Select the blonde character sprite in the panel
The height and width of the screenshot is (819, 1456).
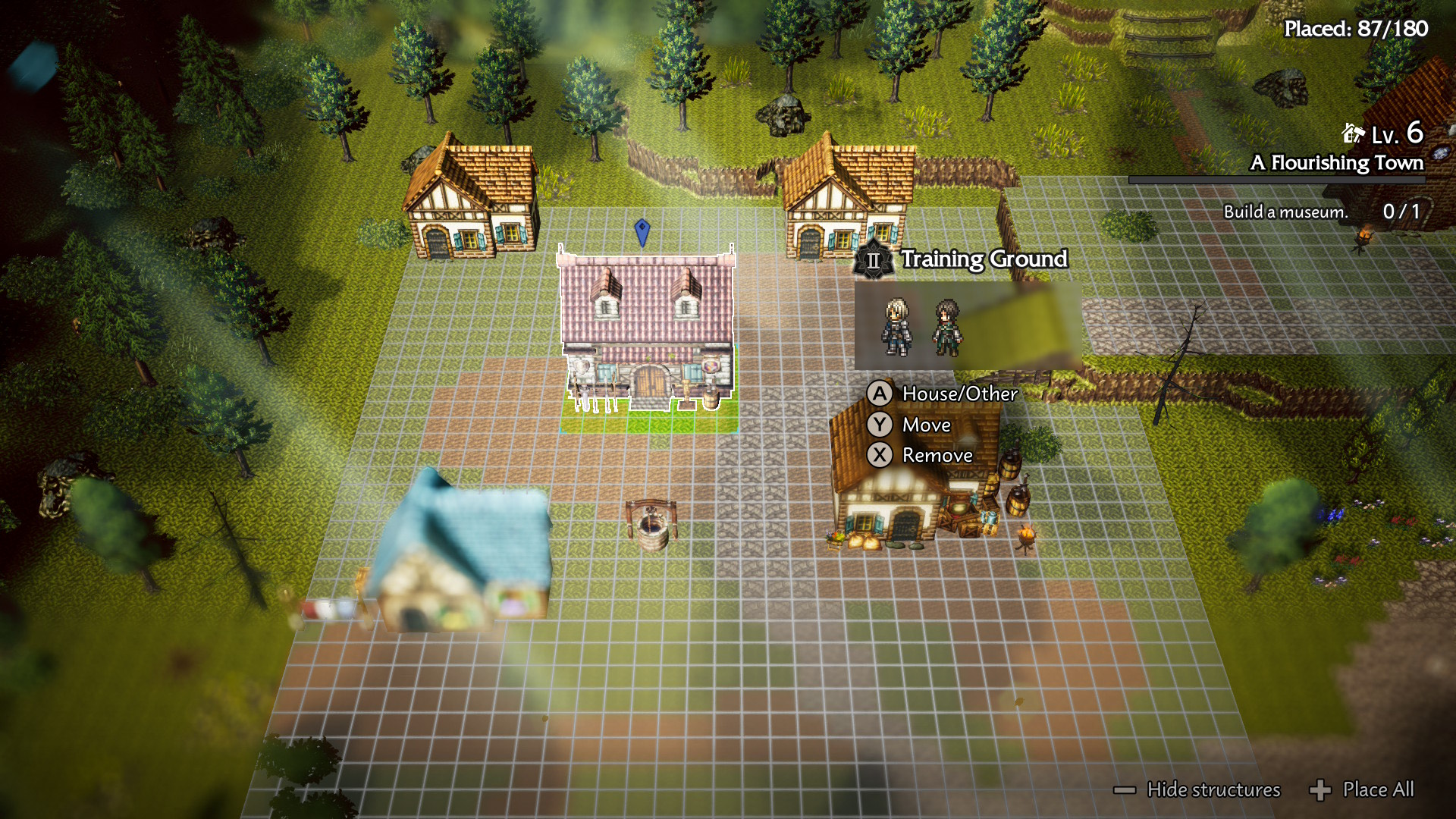point(896,326)
